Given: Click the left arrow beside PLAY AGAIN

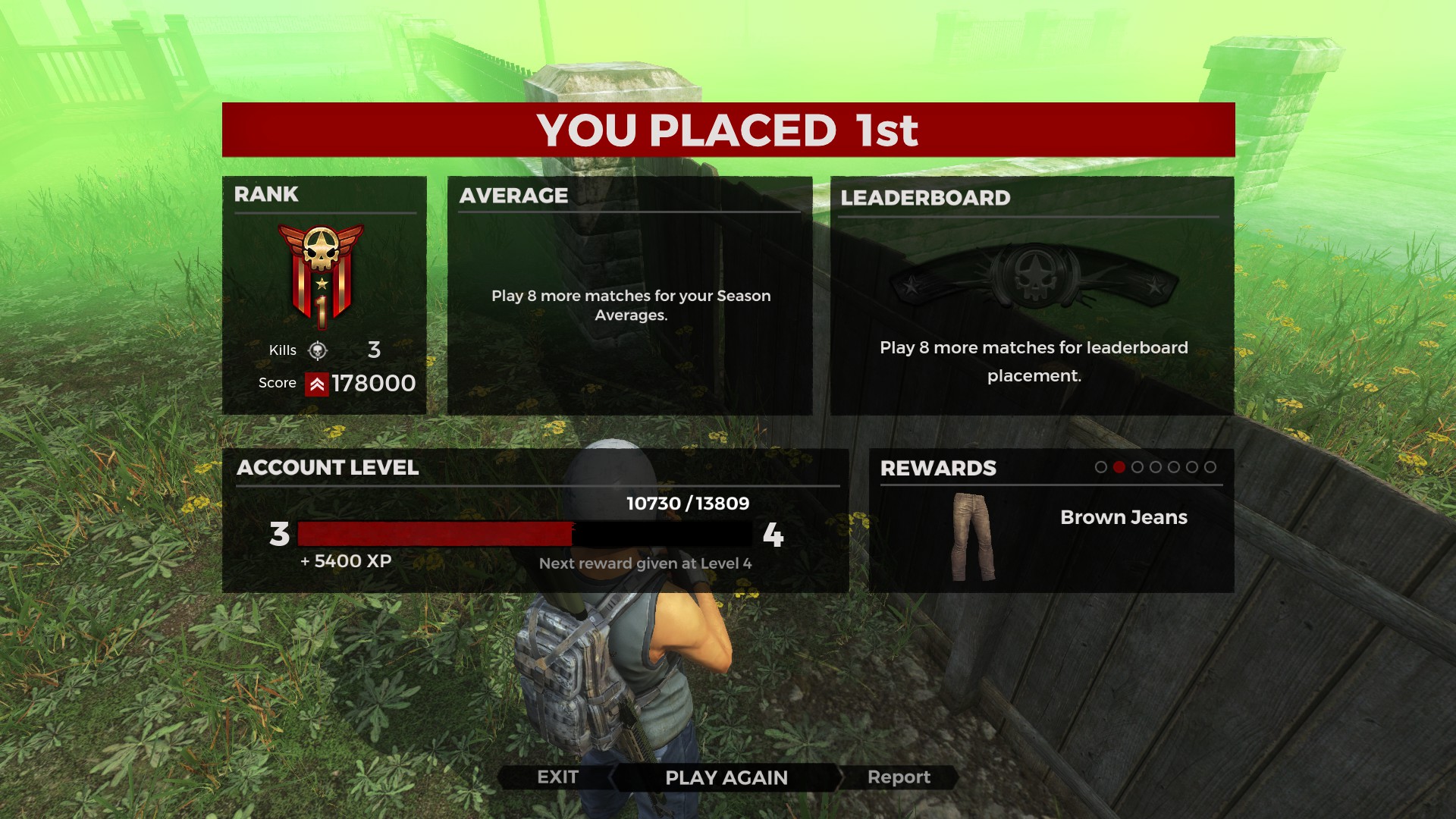Looking at the screenshot, I should tap(614, 777).
